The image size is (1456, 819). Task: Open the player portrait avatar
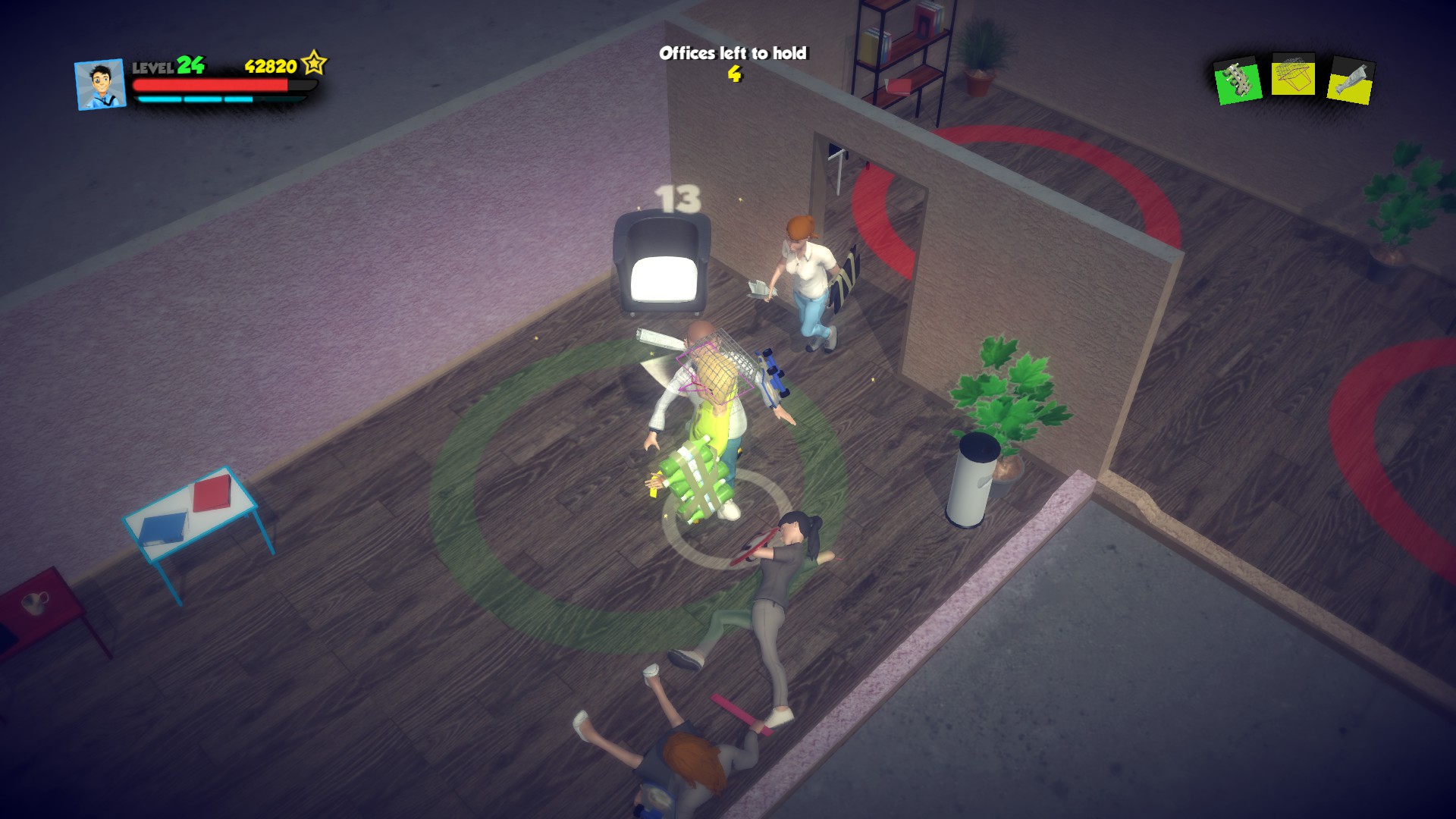coord(99,83)
